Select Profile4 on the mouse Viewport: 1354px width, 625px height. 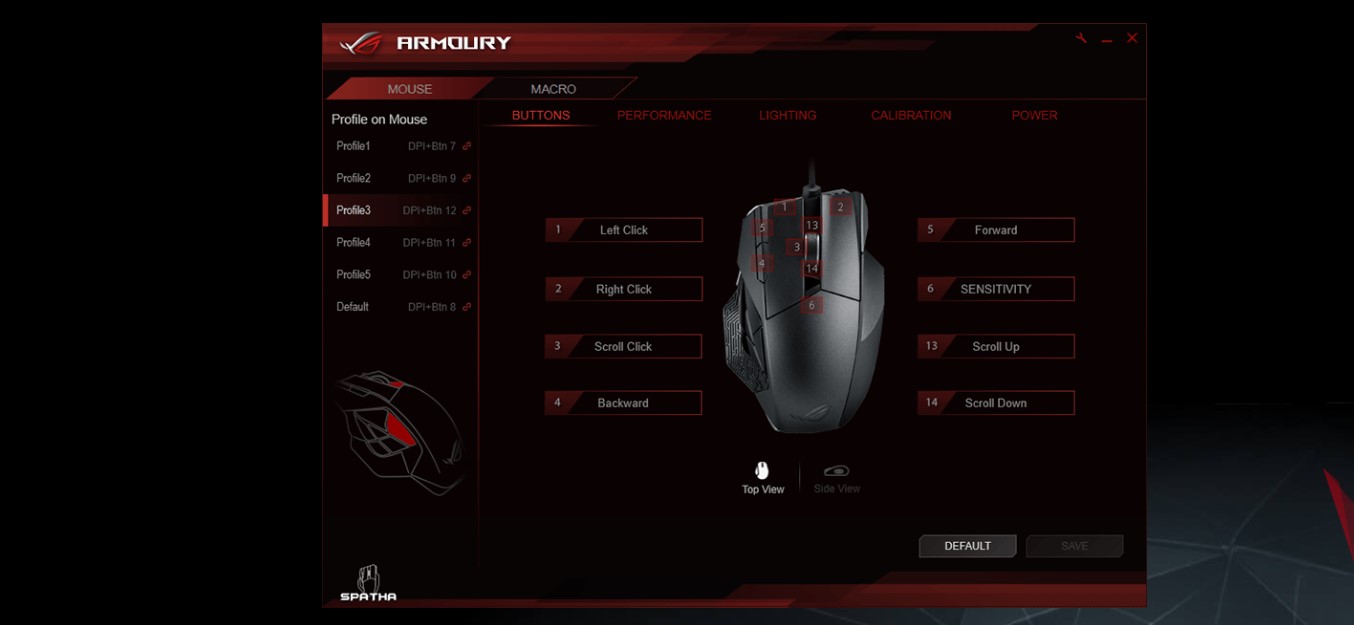(x=400, y=242)
